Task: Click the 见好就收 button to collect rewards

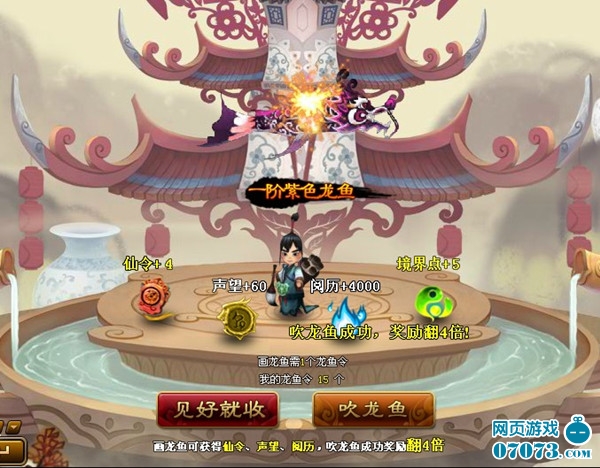Action: 217,410
